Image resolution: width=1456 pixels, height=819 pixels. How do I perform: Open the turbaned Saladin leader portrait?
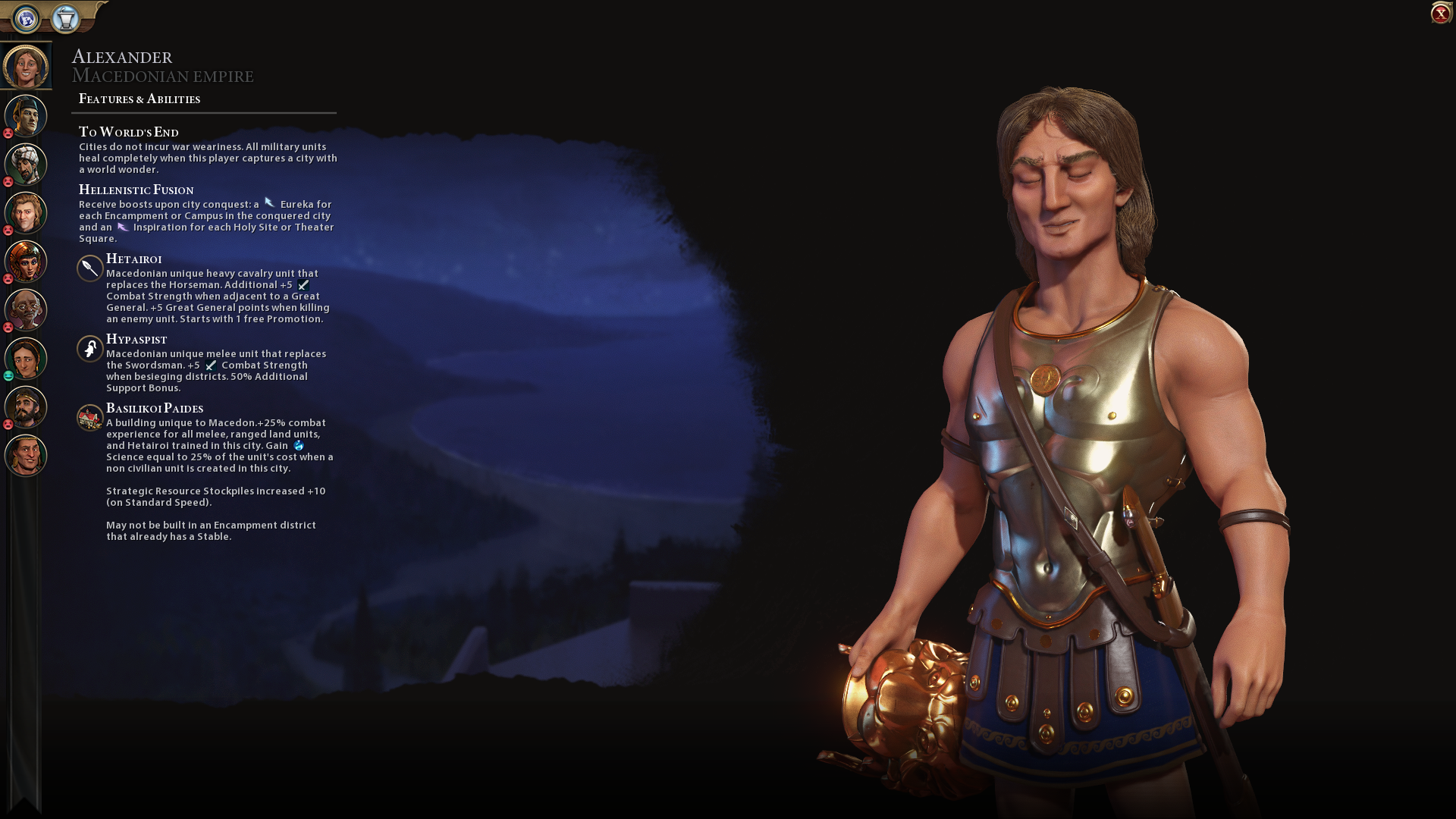(x=26, y=165)
